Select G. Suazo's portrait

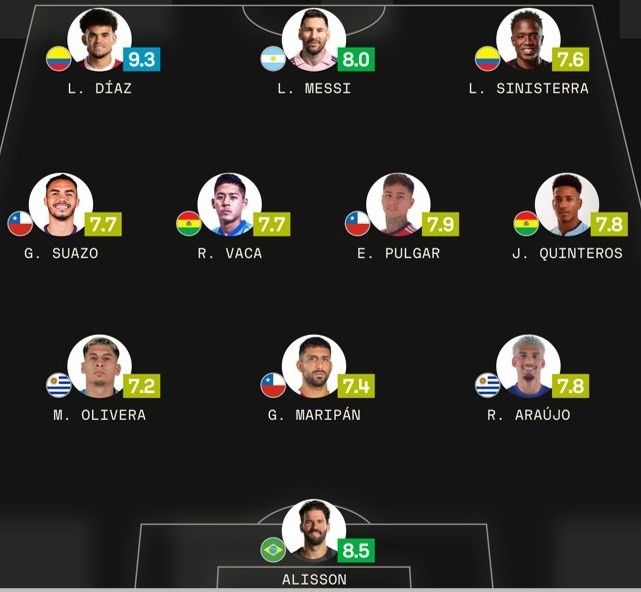[x=61, y=206]
